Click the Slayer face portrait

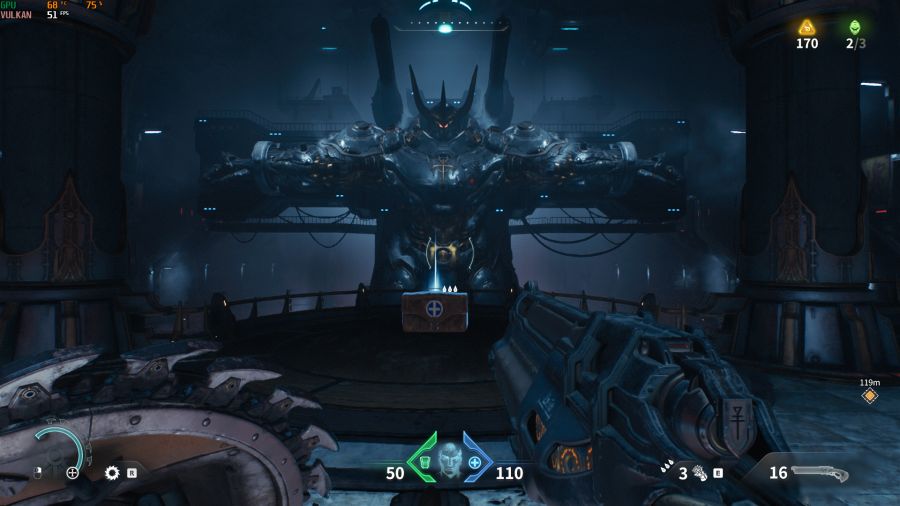click(449, 461)
